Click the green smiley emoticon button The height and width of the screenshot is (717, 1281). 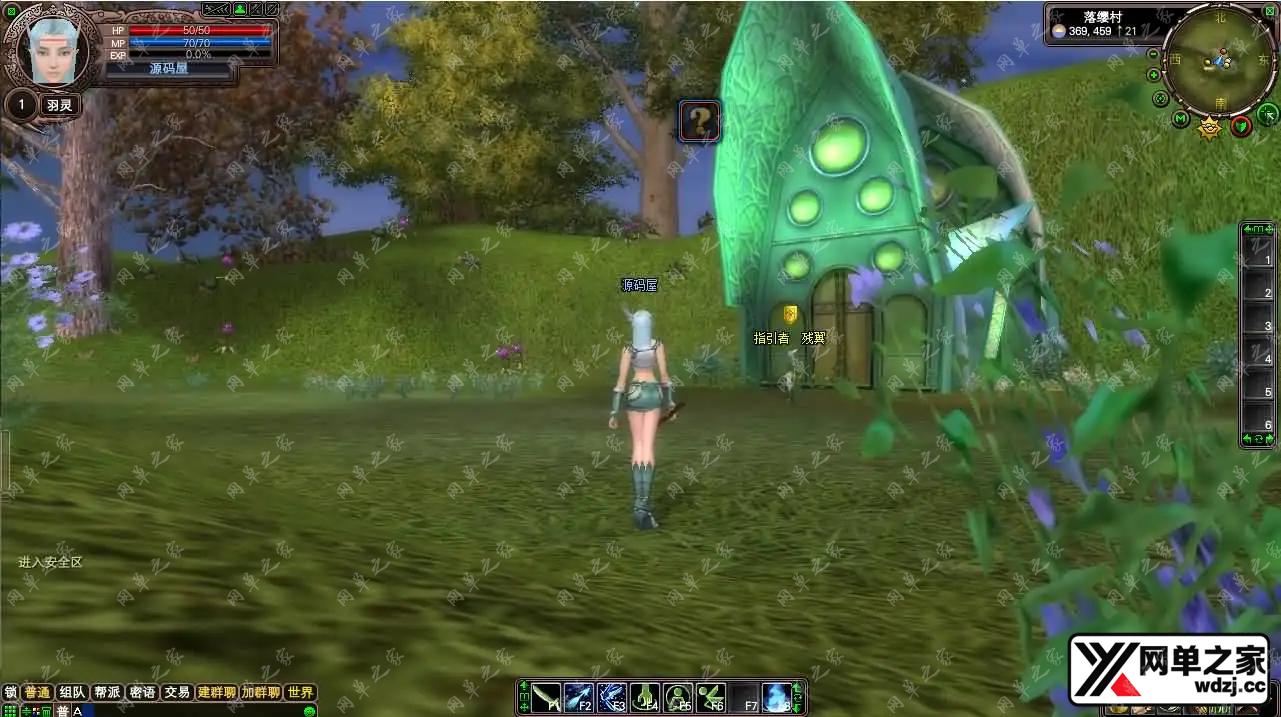click(309, 710)
